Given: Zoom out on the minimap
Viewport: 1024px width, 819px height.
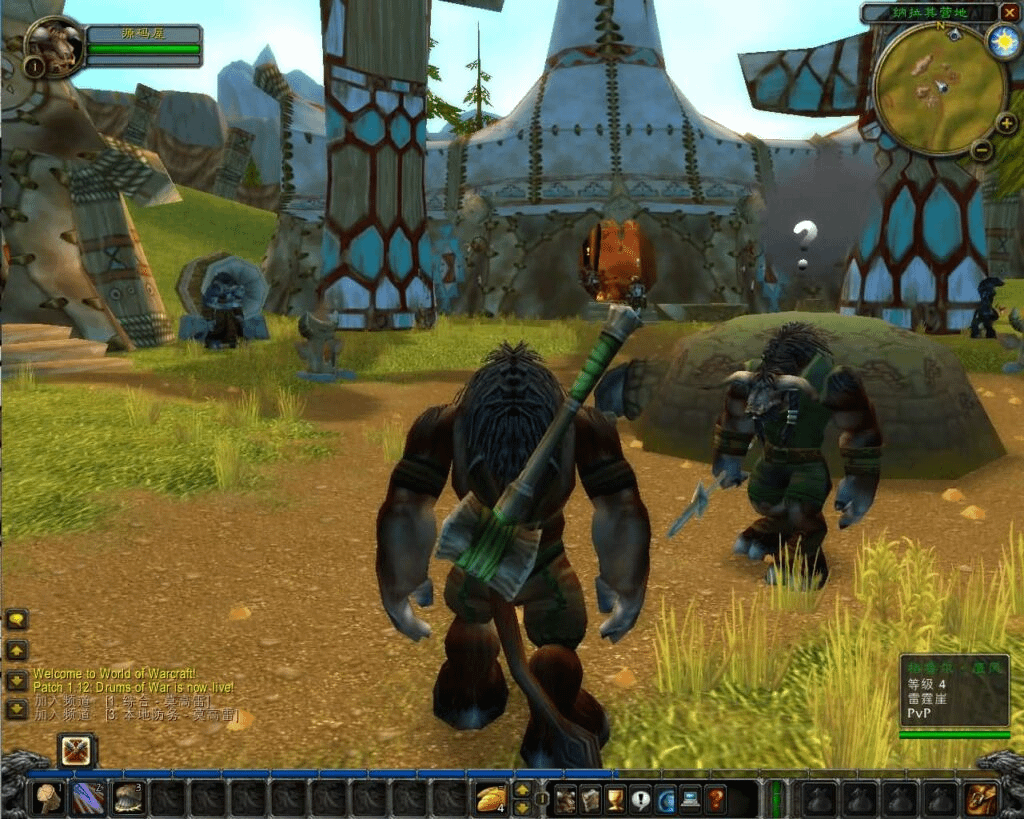Looking at the screenshot, I should [x=982, y=150].
